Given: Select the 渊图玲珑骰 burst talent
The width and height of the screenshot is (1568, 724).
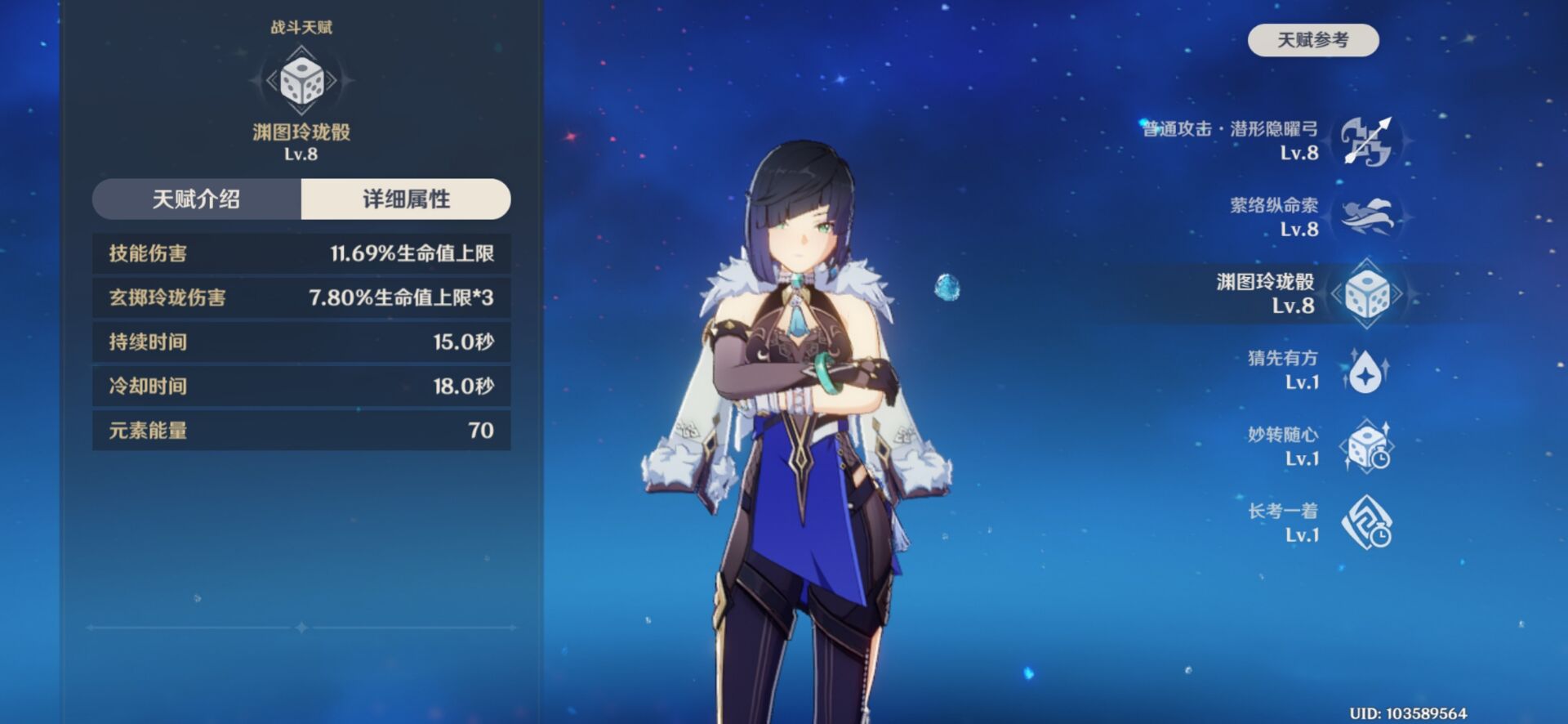Looking at the screenshot, I should (1366, 293).
